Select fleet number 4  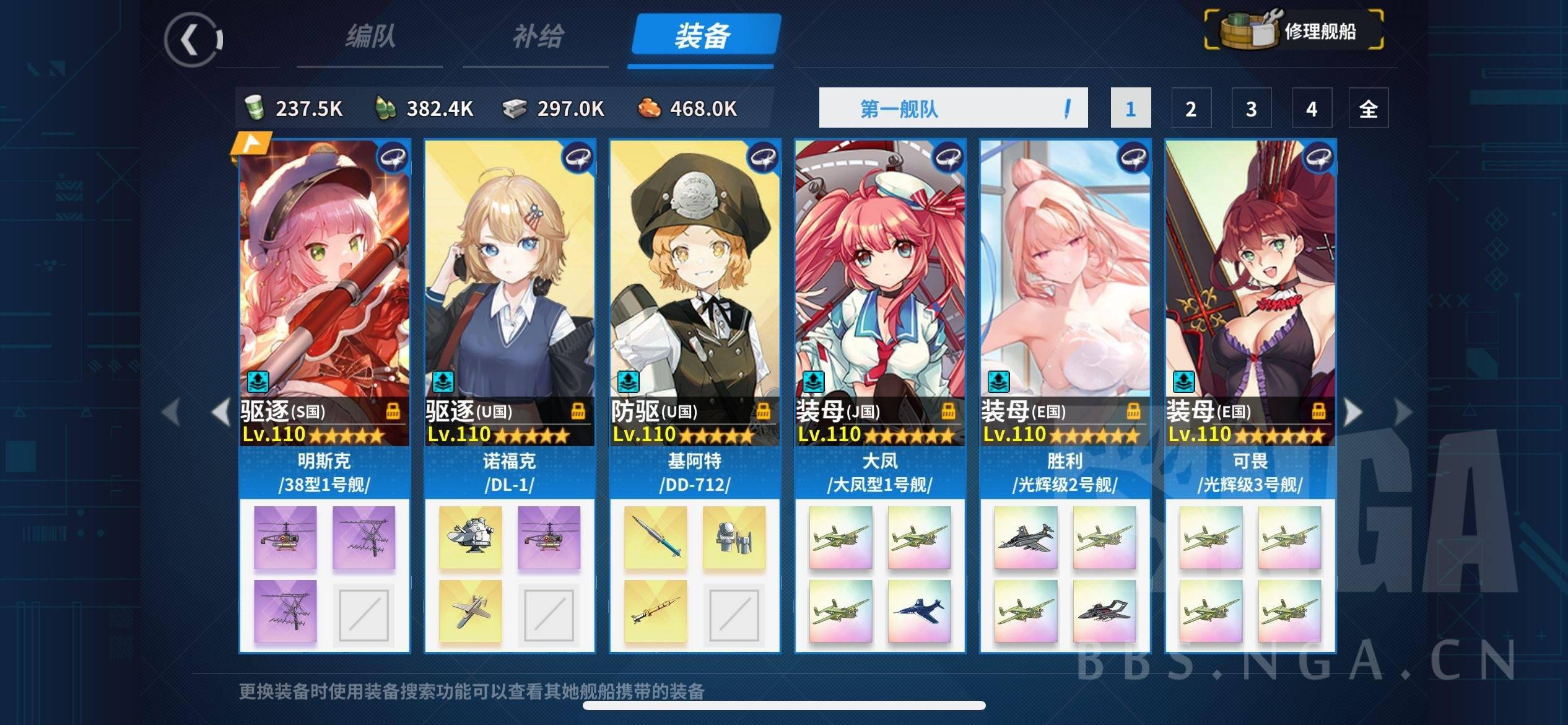click(x=1311, y=108)
